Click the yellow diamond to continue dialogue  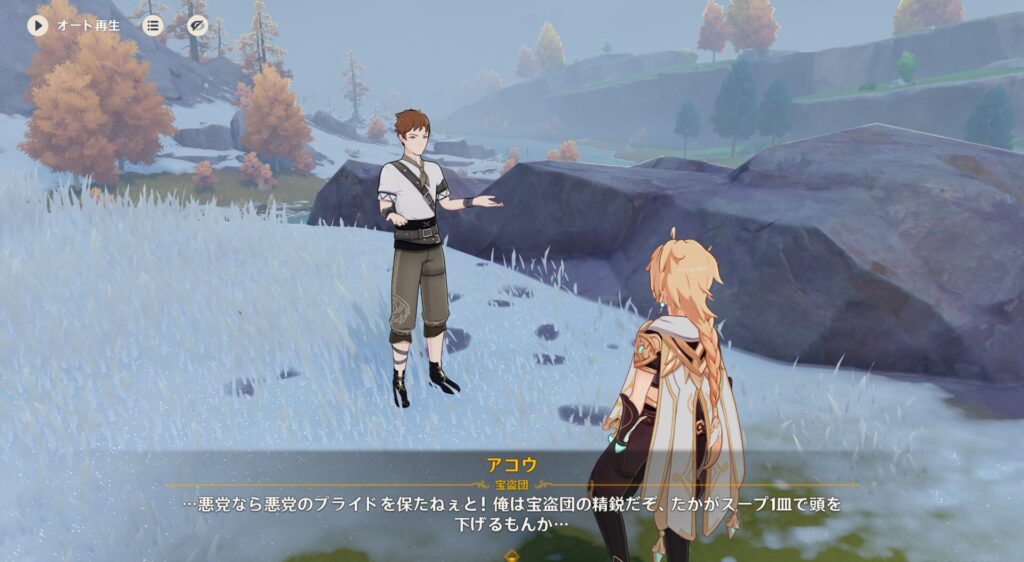pyautogui.click(x=512, y=554)
